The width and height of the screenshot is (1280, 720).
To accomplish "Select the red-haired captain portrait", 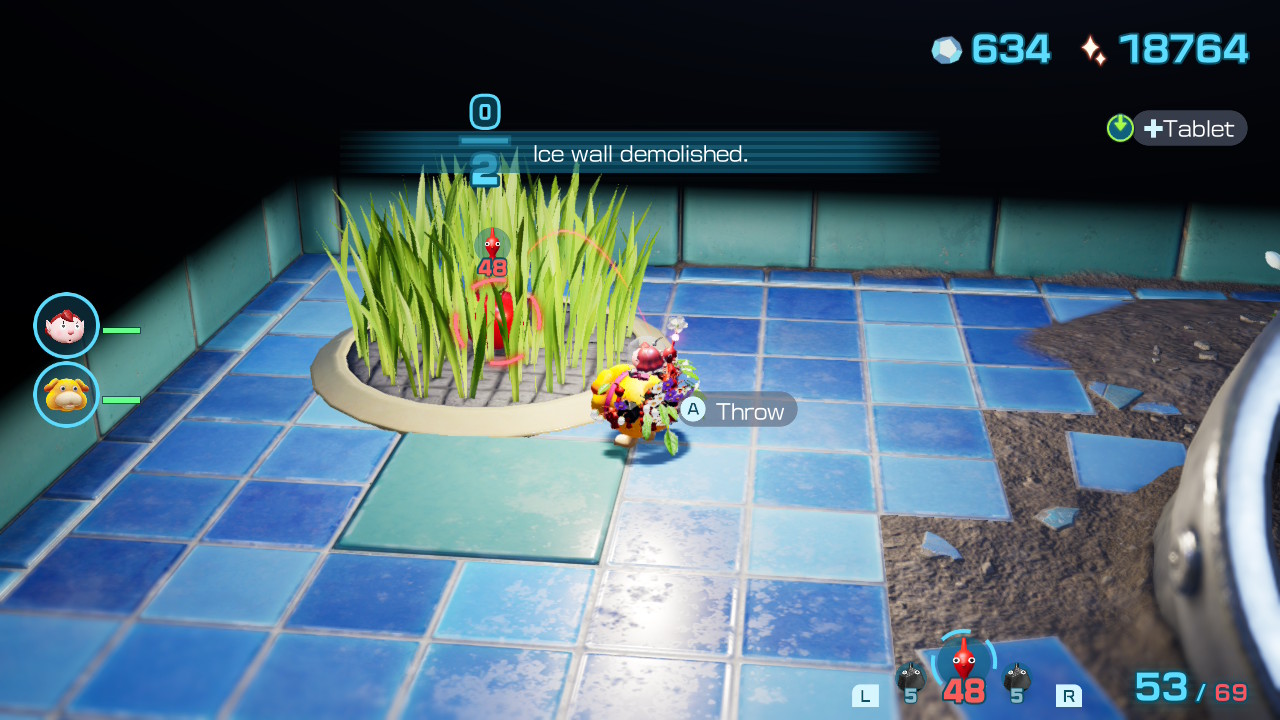I will [66, 326].
